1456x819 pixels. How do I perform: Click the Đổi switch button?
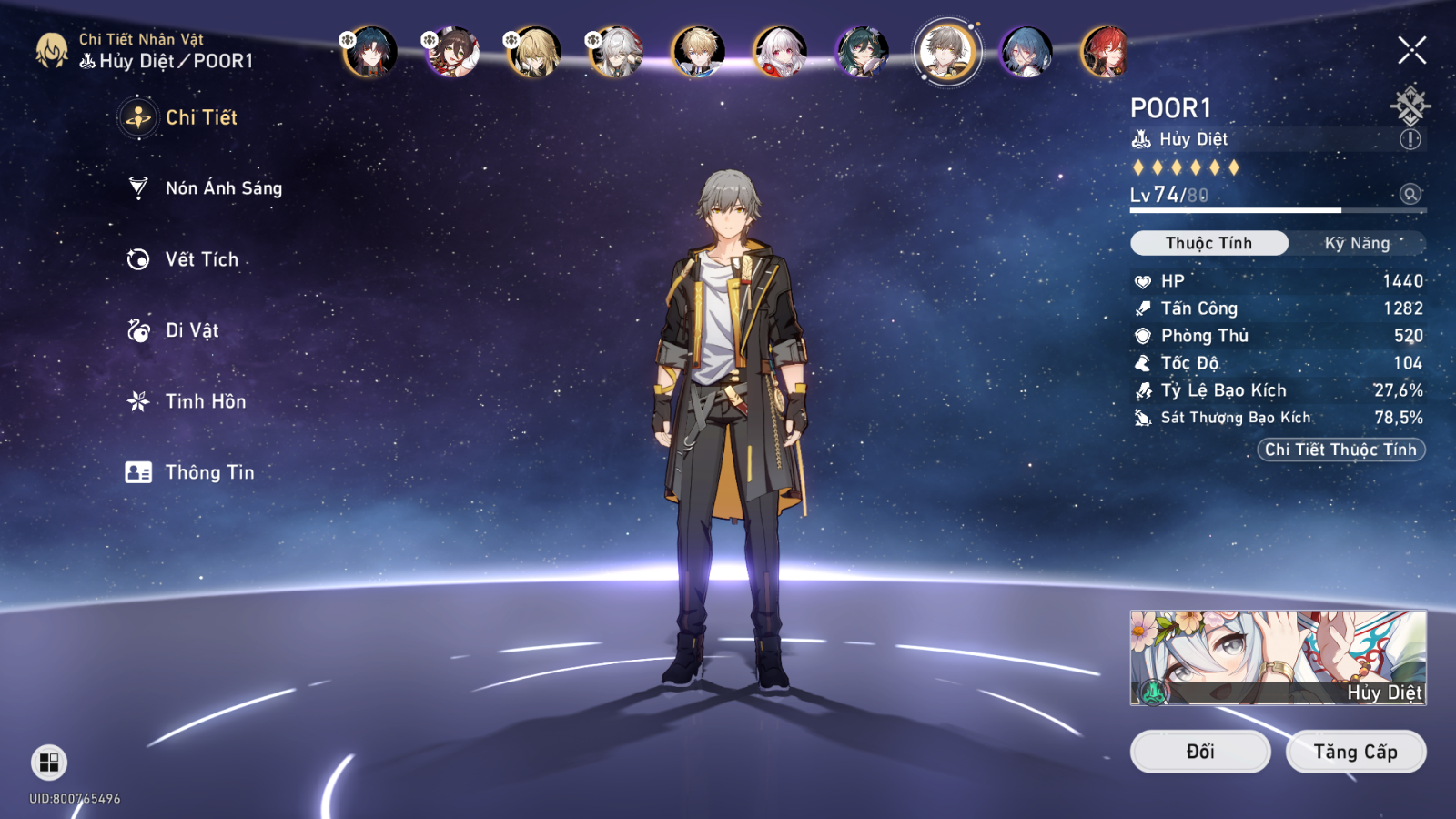pos(1199,752)
